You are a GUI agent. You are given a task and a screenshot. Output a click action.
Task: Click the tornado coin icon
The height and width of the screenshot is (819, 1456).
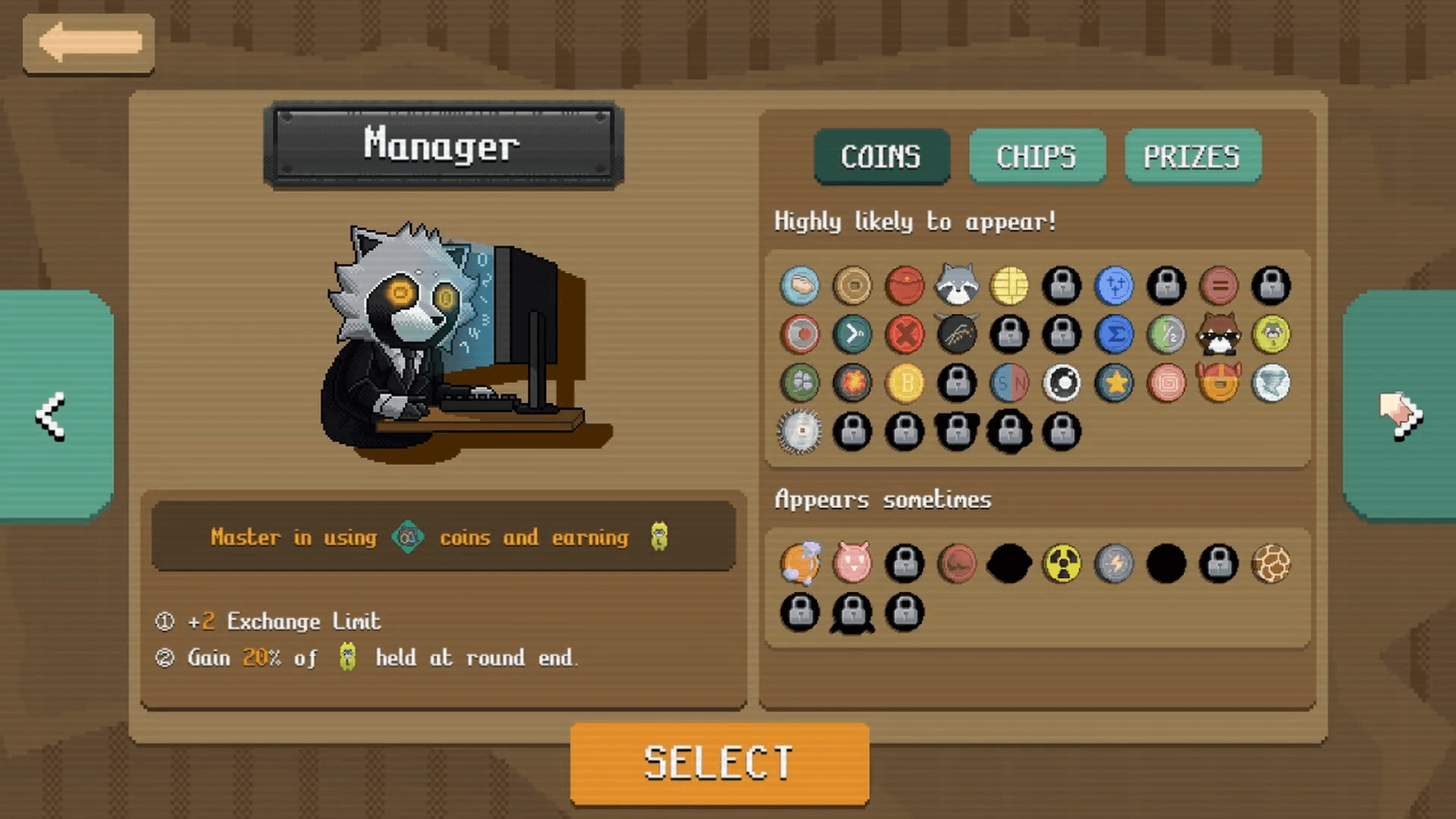click(x=1271, y=383)
